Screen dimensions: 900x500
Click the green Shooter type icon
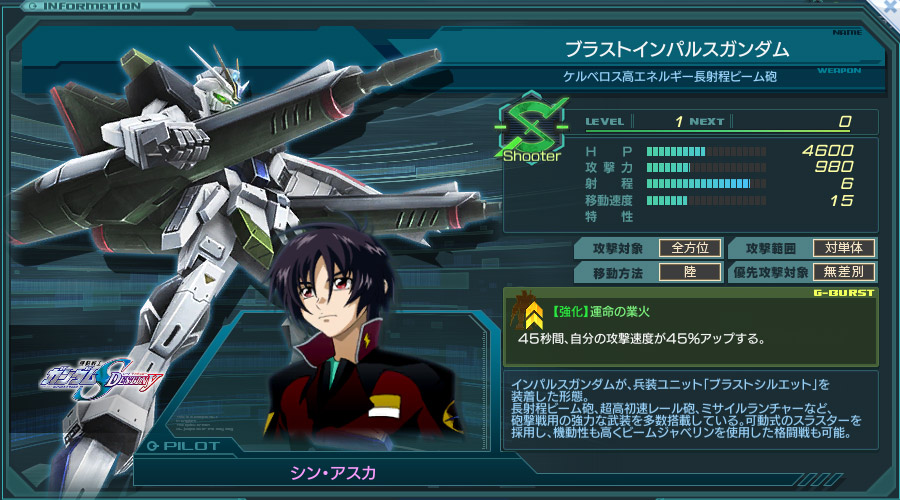pos(531,129)
